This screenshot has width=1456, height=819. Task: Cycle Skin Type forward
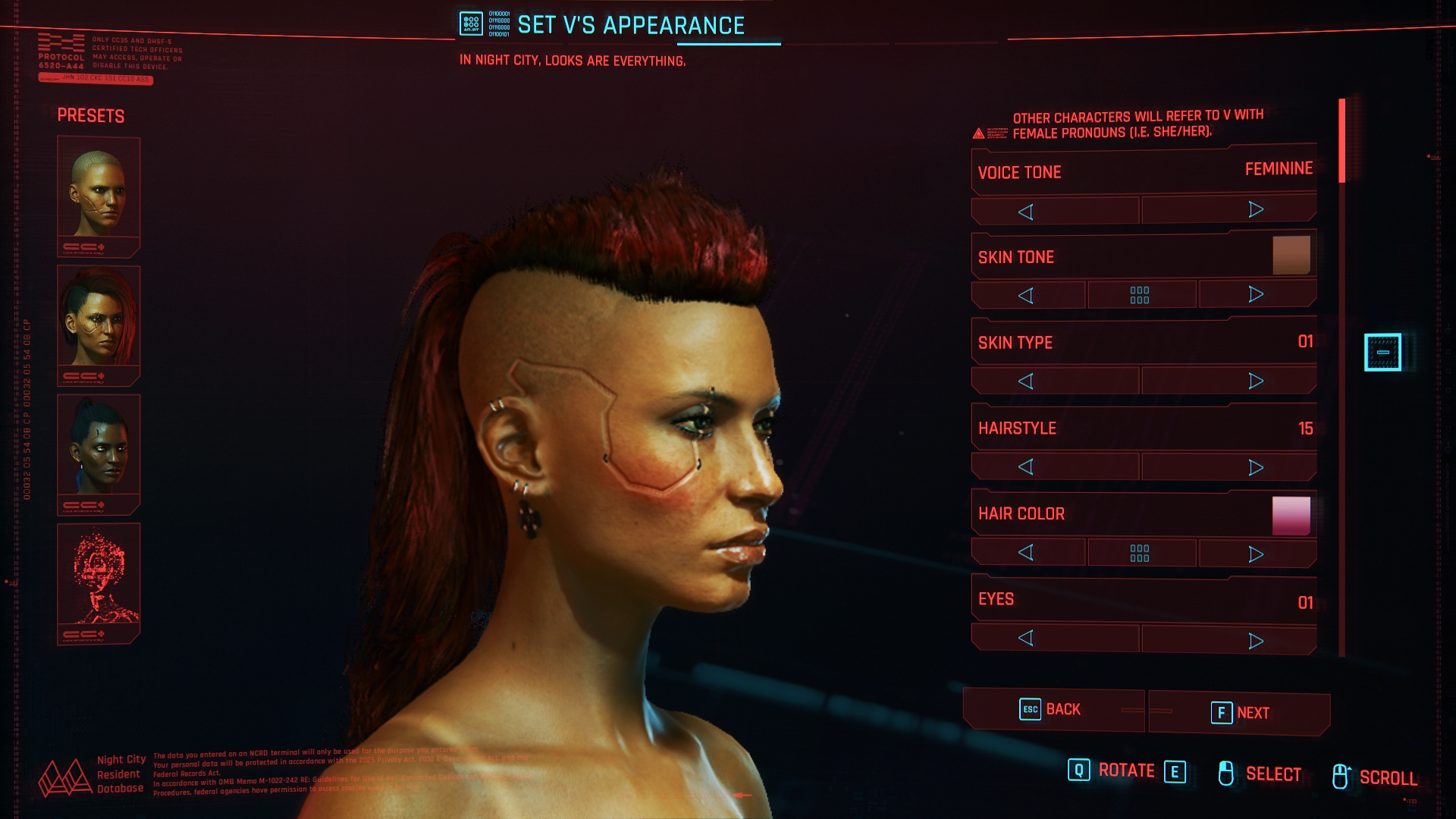click(1256, 381)
